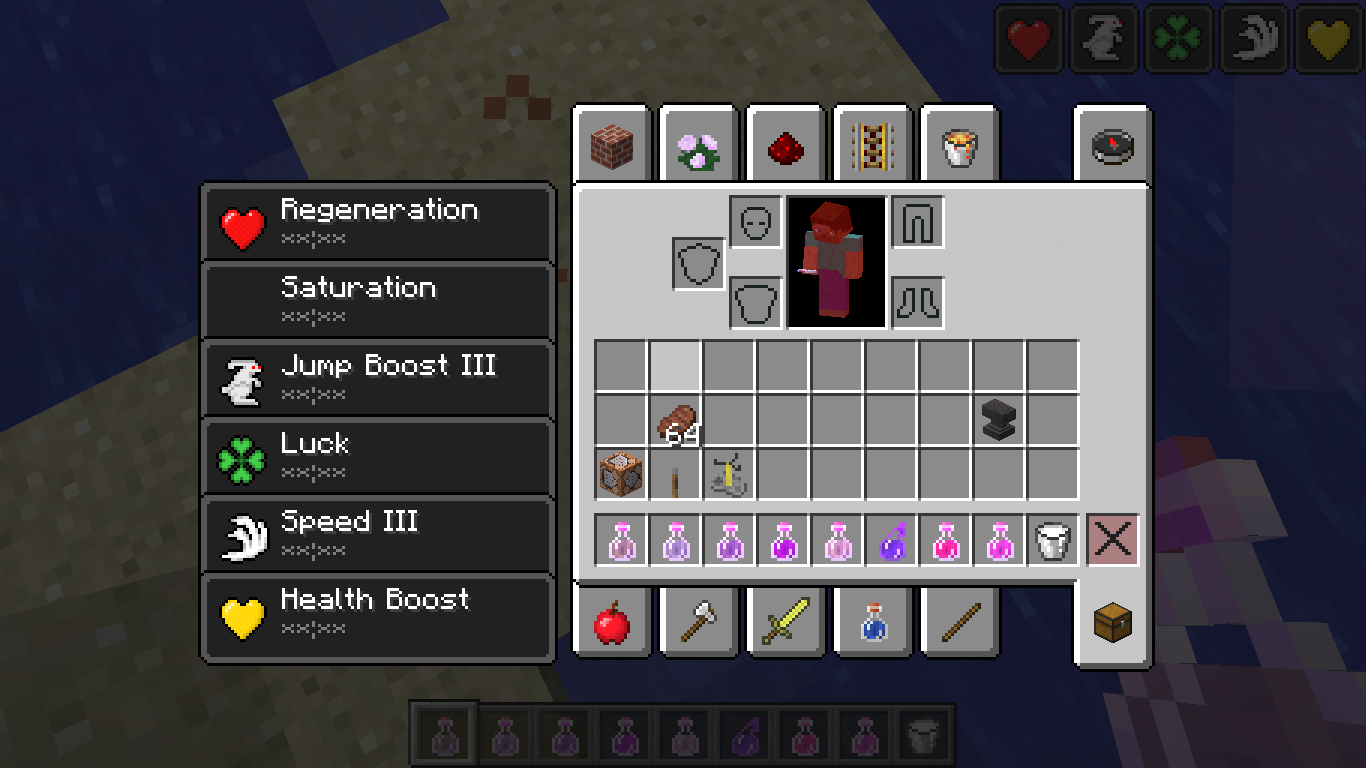Select the Survival Inventory chest tab
This screenshot has width=1366, height=768.
[x=1112, y=624]
